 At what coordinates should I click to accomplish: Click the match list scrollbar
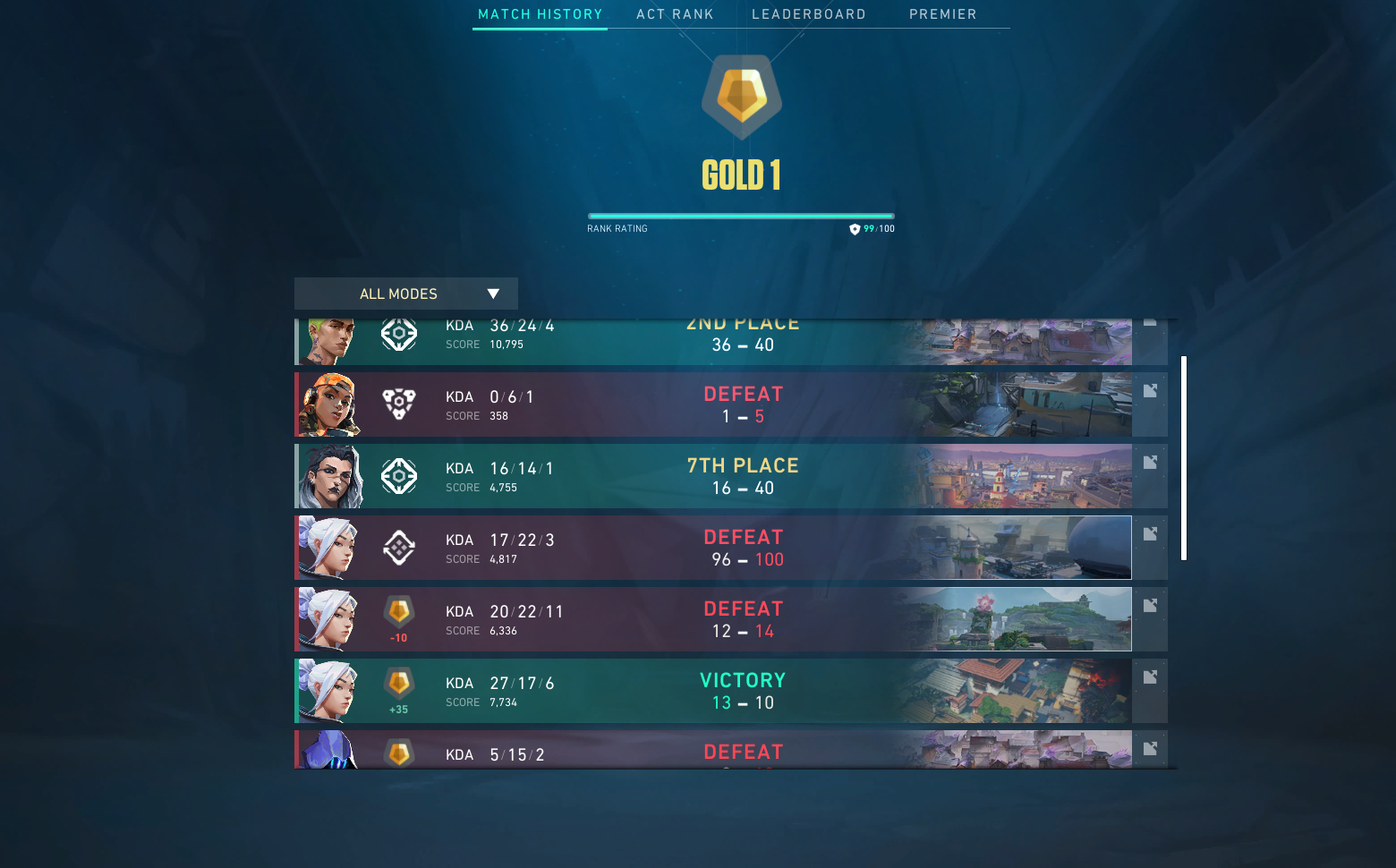1184,458
